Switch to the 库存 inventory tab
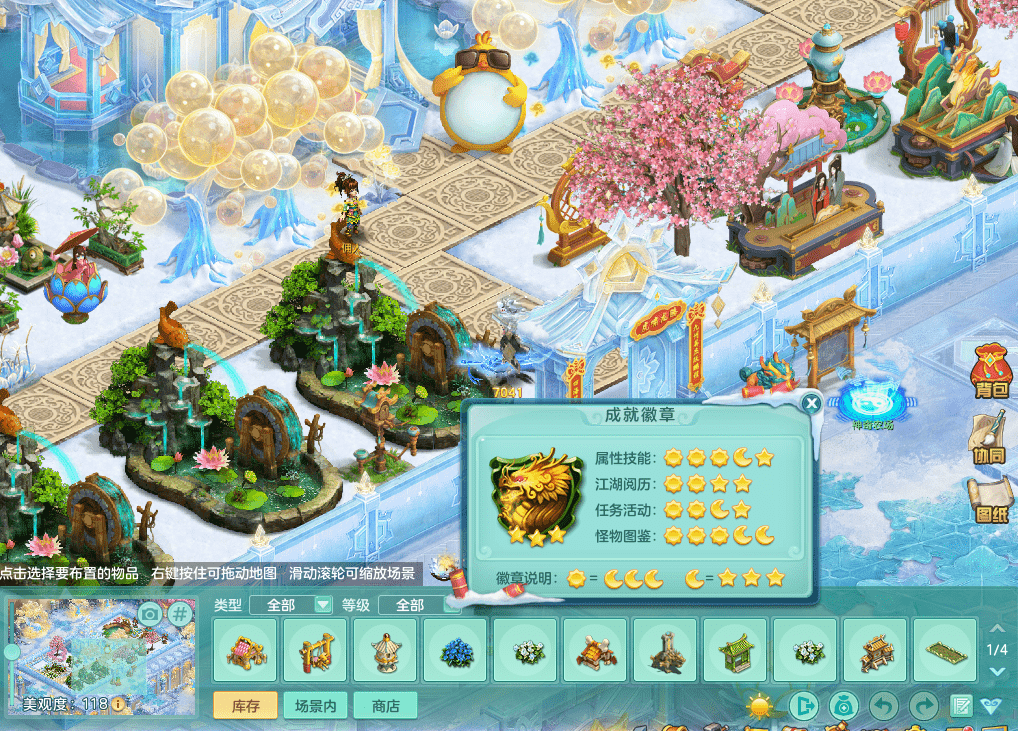 tap(246, 706)
